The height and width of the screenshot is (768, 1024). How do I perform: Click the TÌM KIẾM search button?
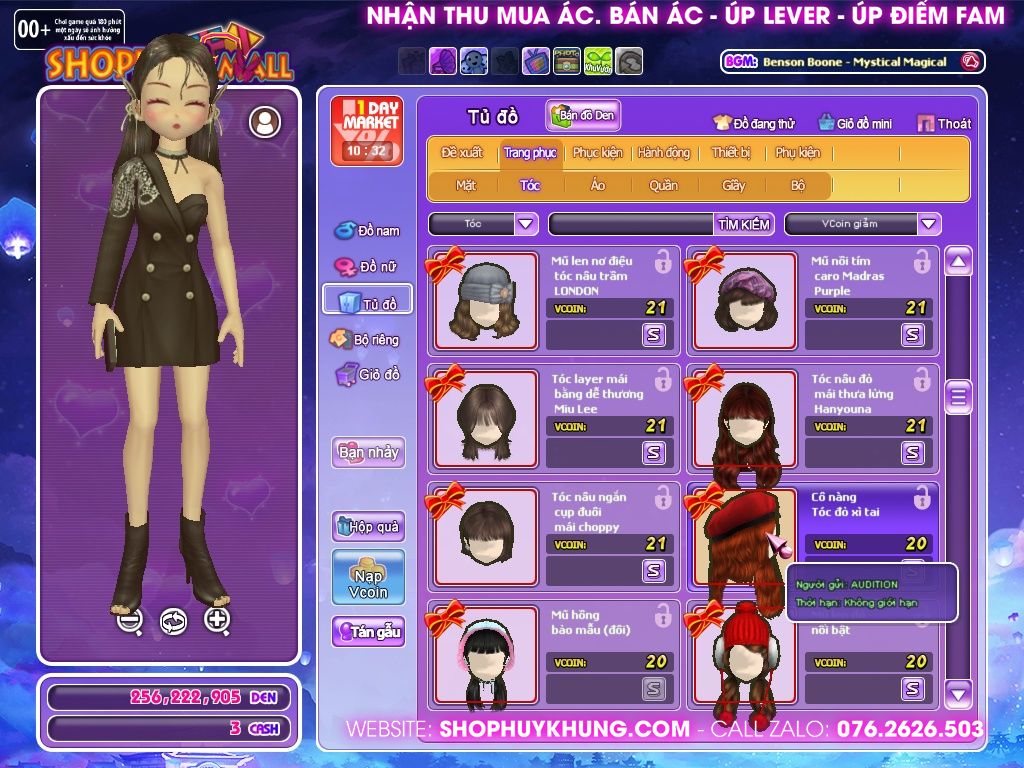[x=744, y=224]
